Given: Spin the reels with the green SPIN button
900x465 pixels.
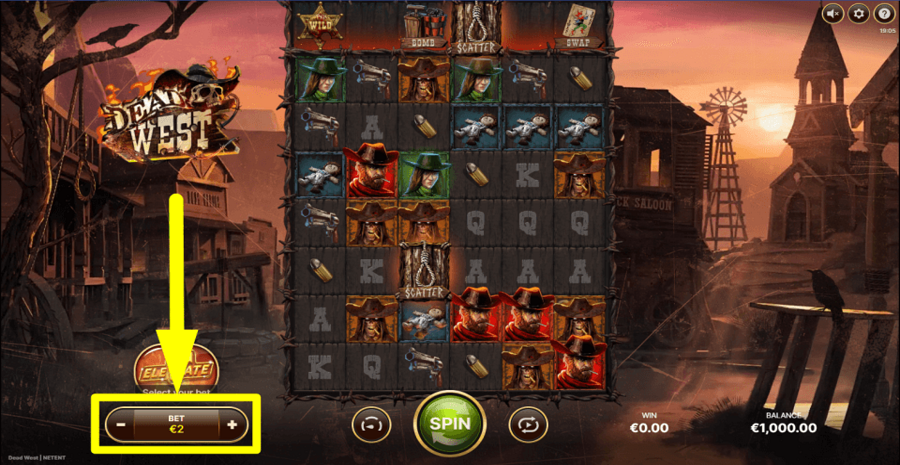Looking at the screenshot, I should pyautogui.click(x=449, y=423).
